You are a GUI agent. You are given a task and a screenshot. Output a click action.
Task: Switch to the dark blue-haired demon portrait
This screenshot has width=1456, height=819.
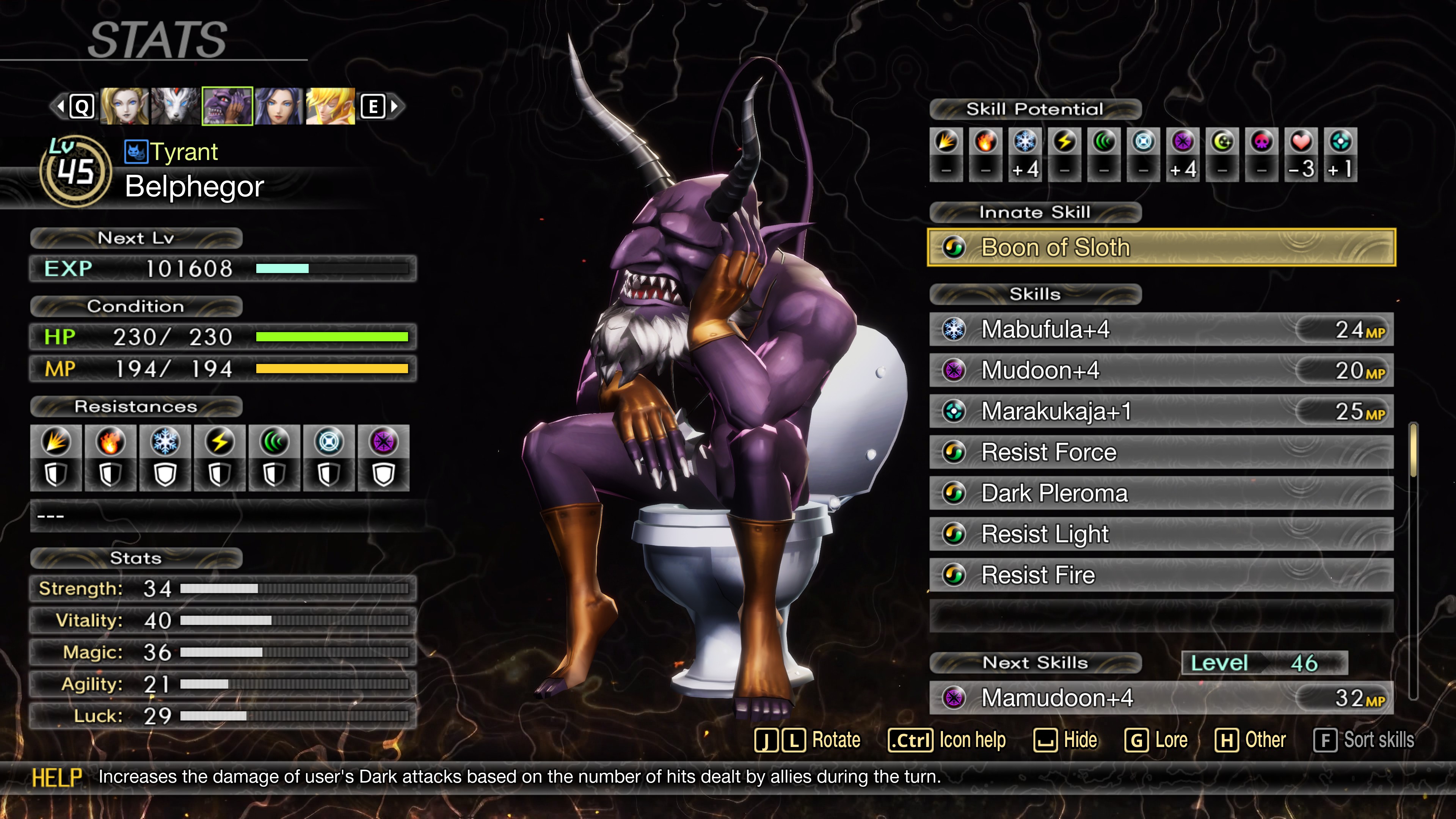tap(279, 106)
